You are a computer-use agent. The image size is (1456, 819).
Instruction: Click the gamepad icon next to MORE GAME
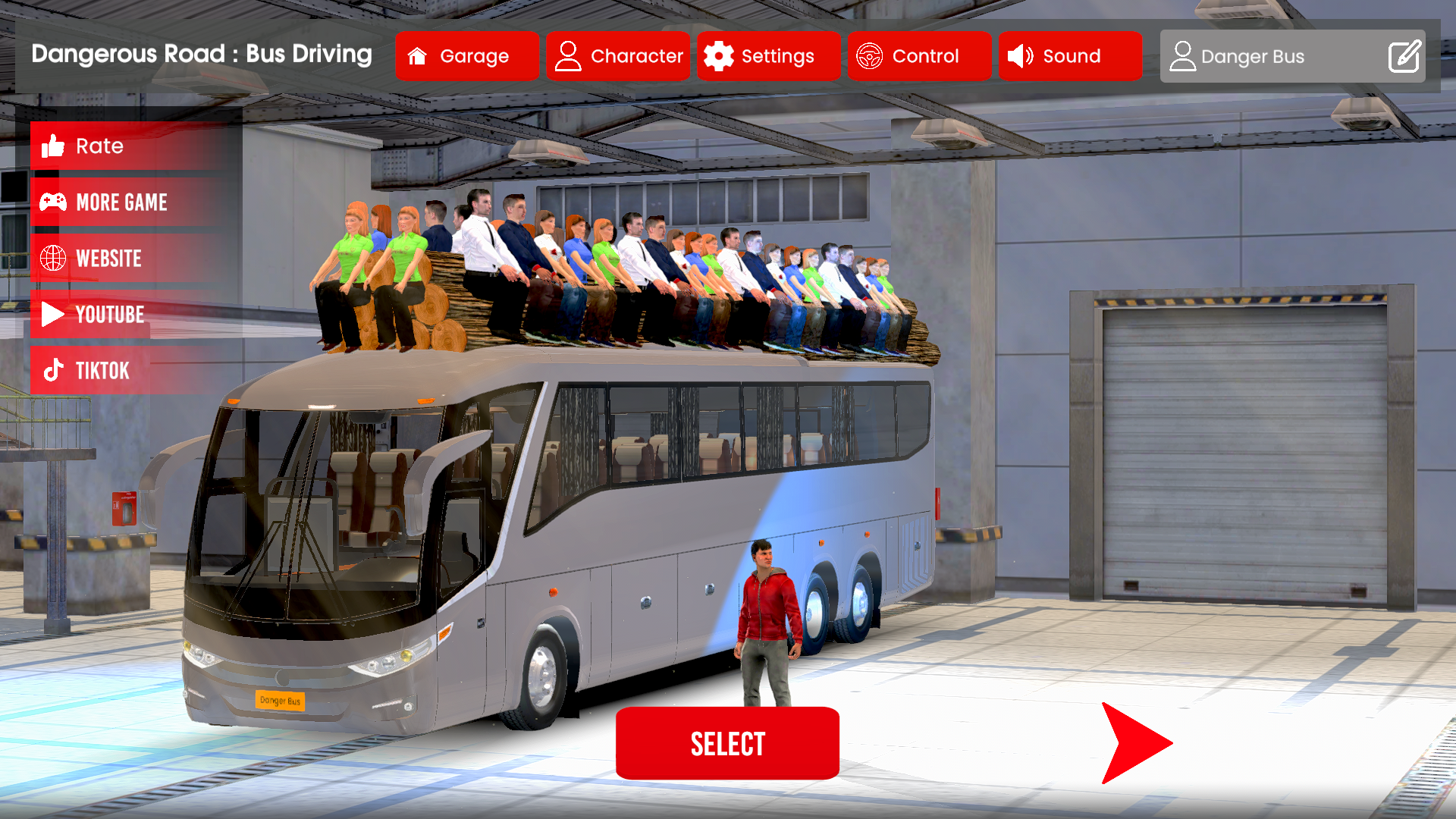[x=52, y=202]
